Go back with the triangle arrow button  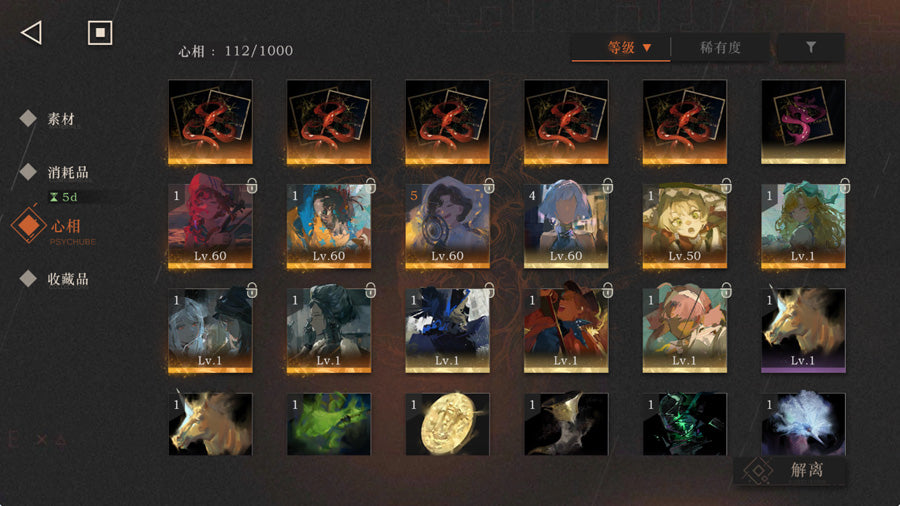[x=31, y=33]
